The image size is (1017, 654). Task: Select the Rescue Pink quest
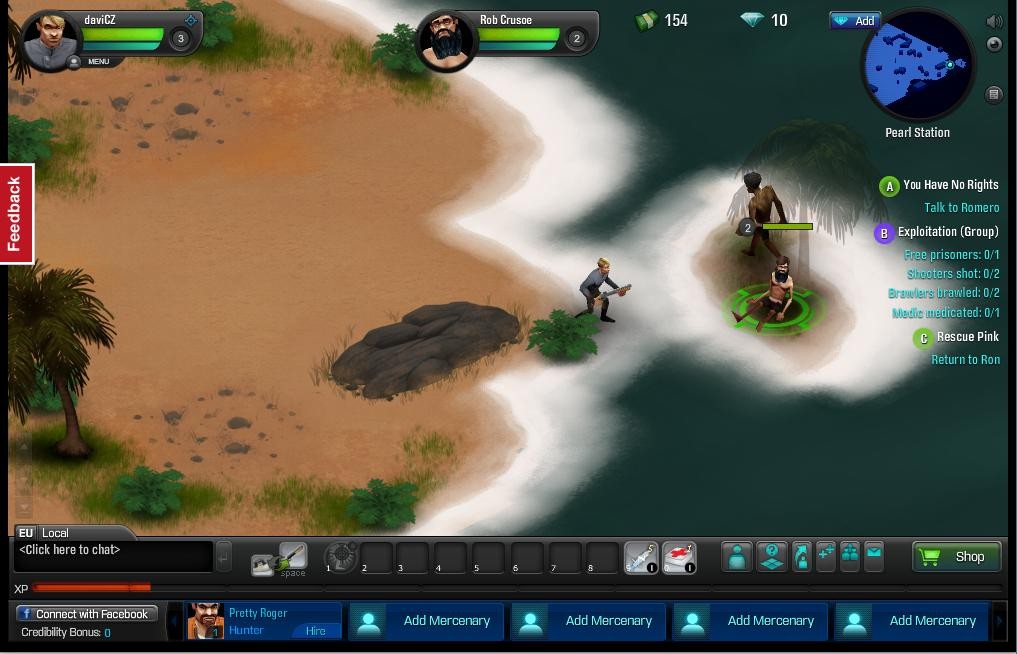tap(967, 337)
